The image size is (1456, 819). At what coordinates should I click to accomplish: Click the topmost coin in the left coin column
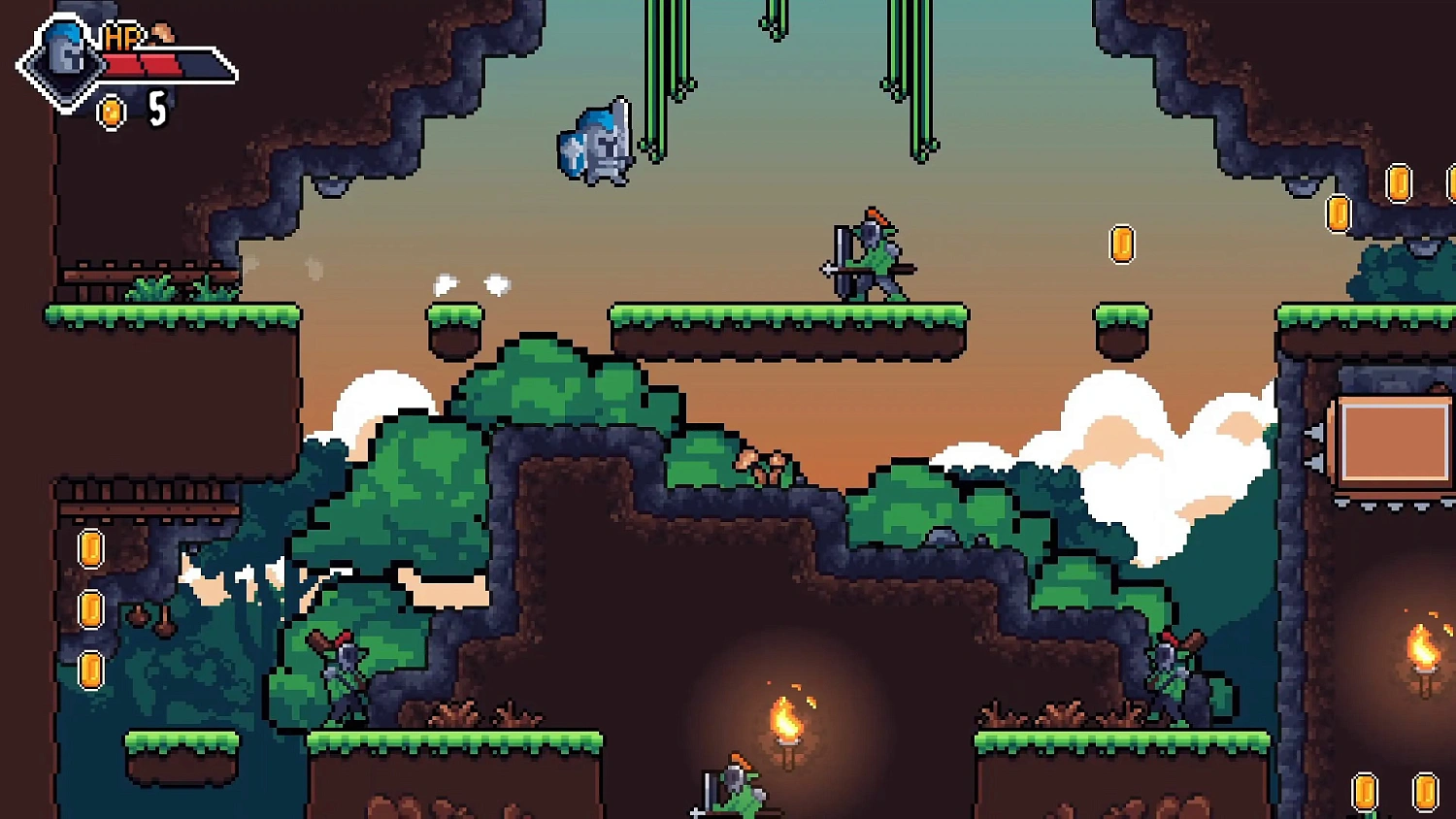(90, 548)
